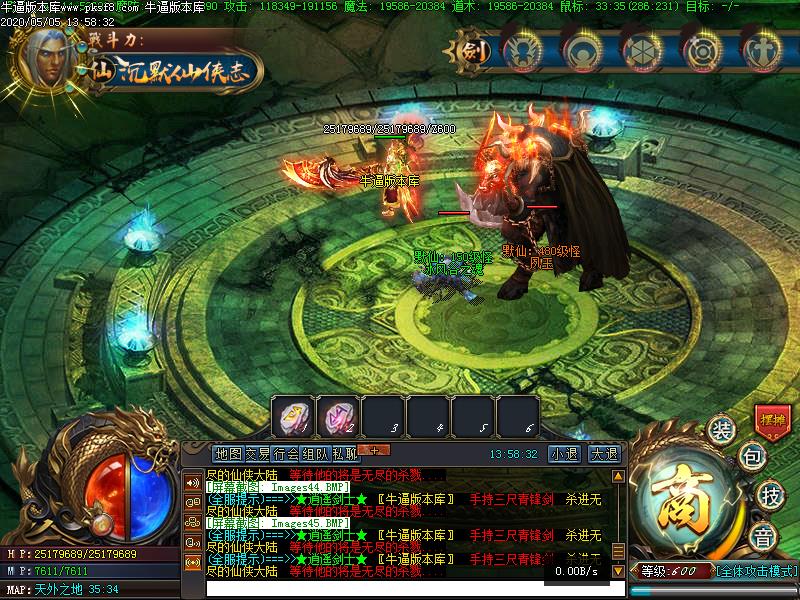Screen dimensions: 800x600
Task: Open the 地图 map tab
Action: click(x=229, y=453)
